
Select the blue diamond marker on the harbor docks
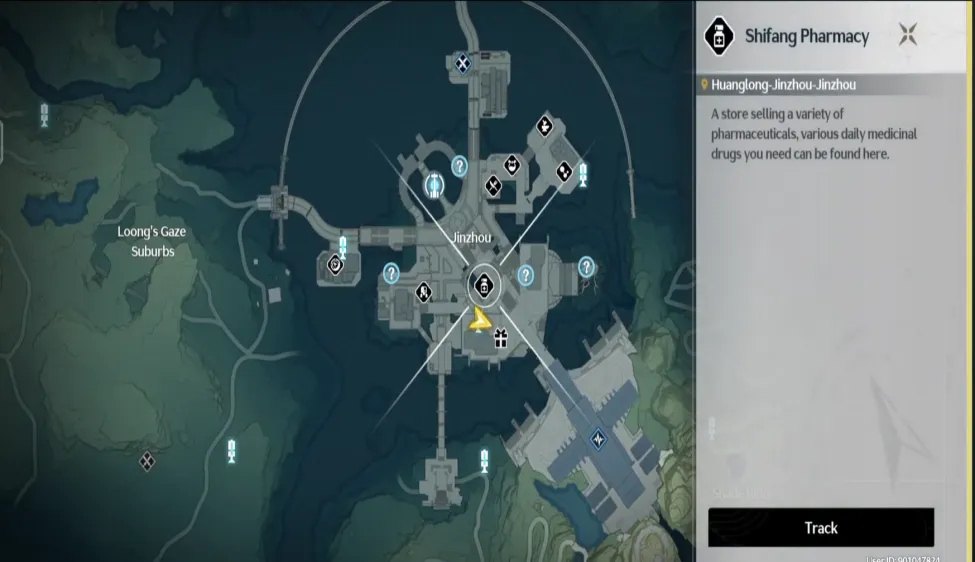point(598,437)
